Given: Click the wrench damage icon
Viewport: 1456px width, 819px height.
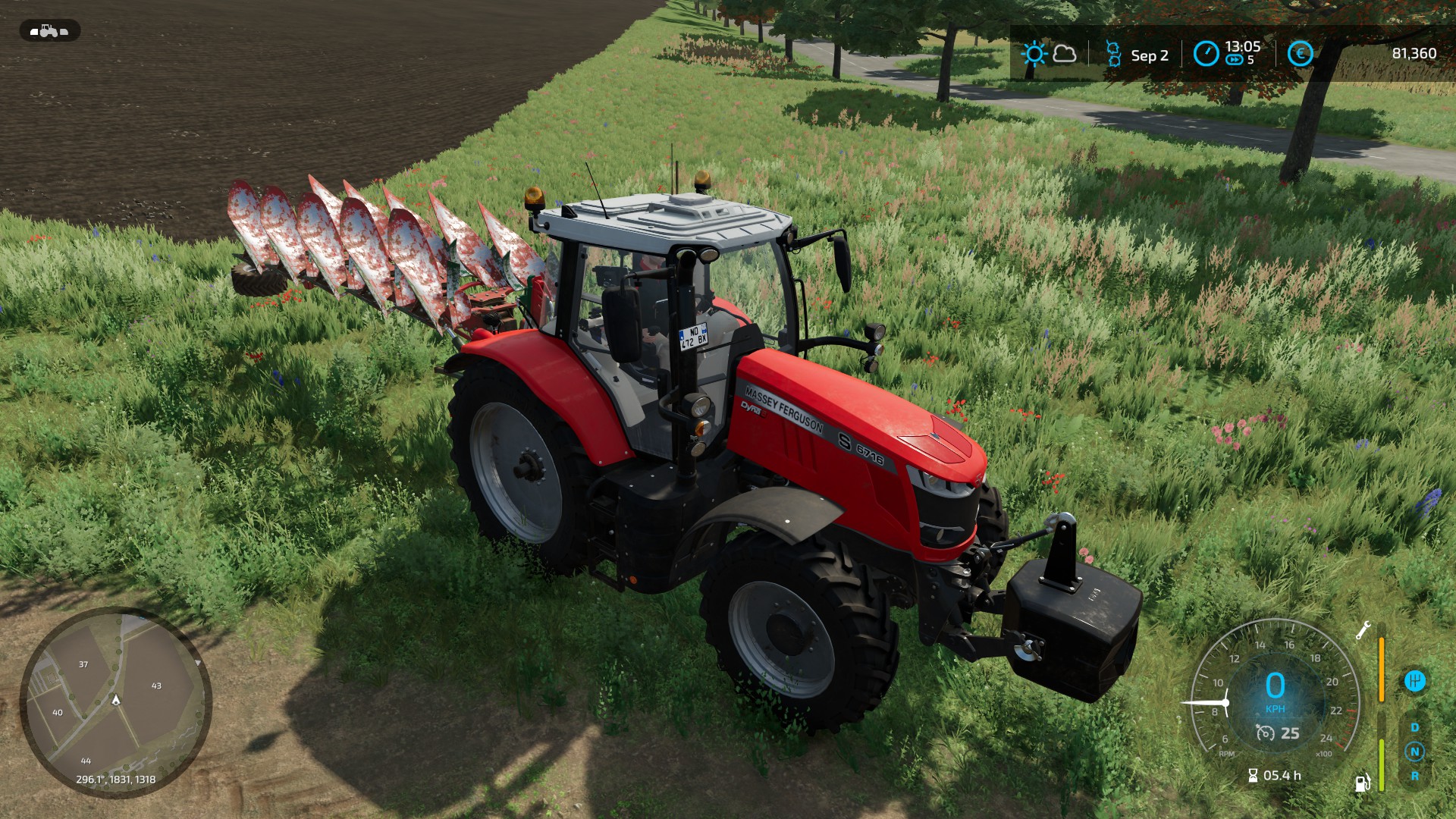Looking at the screenshot, I should point(1363,630).
